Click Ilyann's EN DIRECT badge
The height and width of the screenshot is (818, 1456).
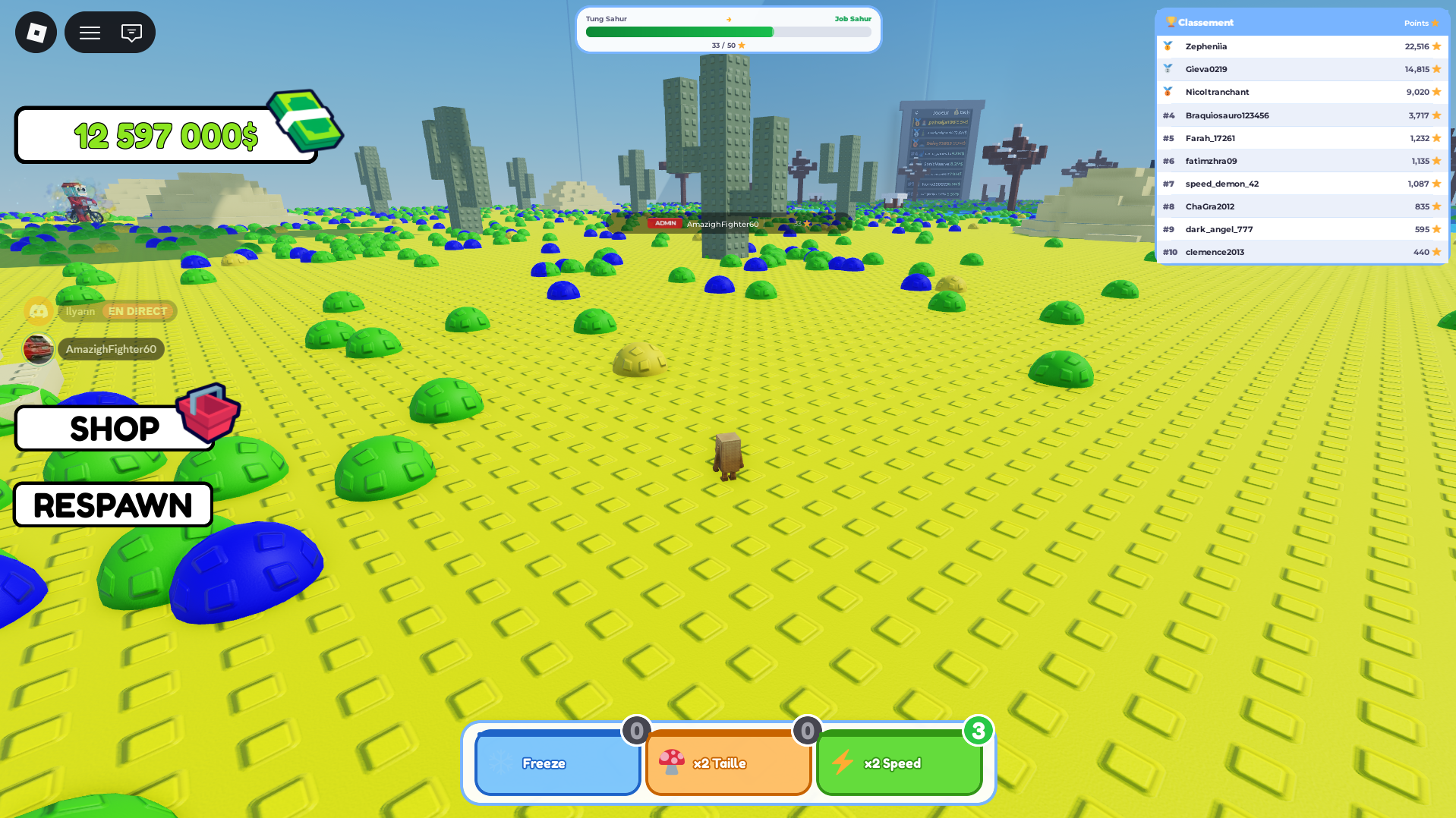point(137,311)
